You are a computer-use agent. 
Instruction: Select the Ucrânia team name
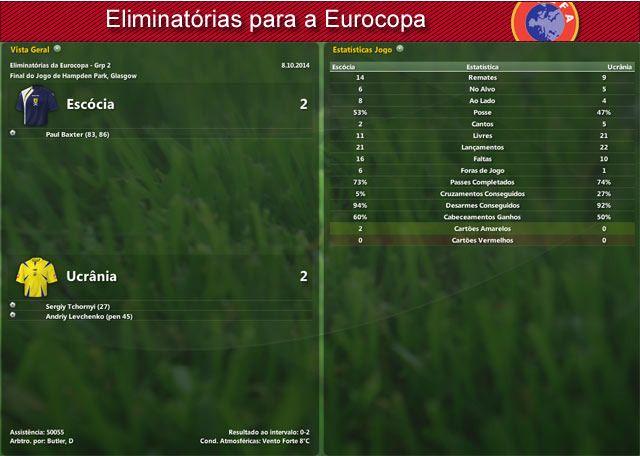click(91, 276)
